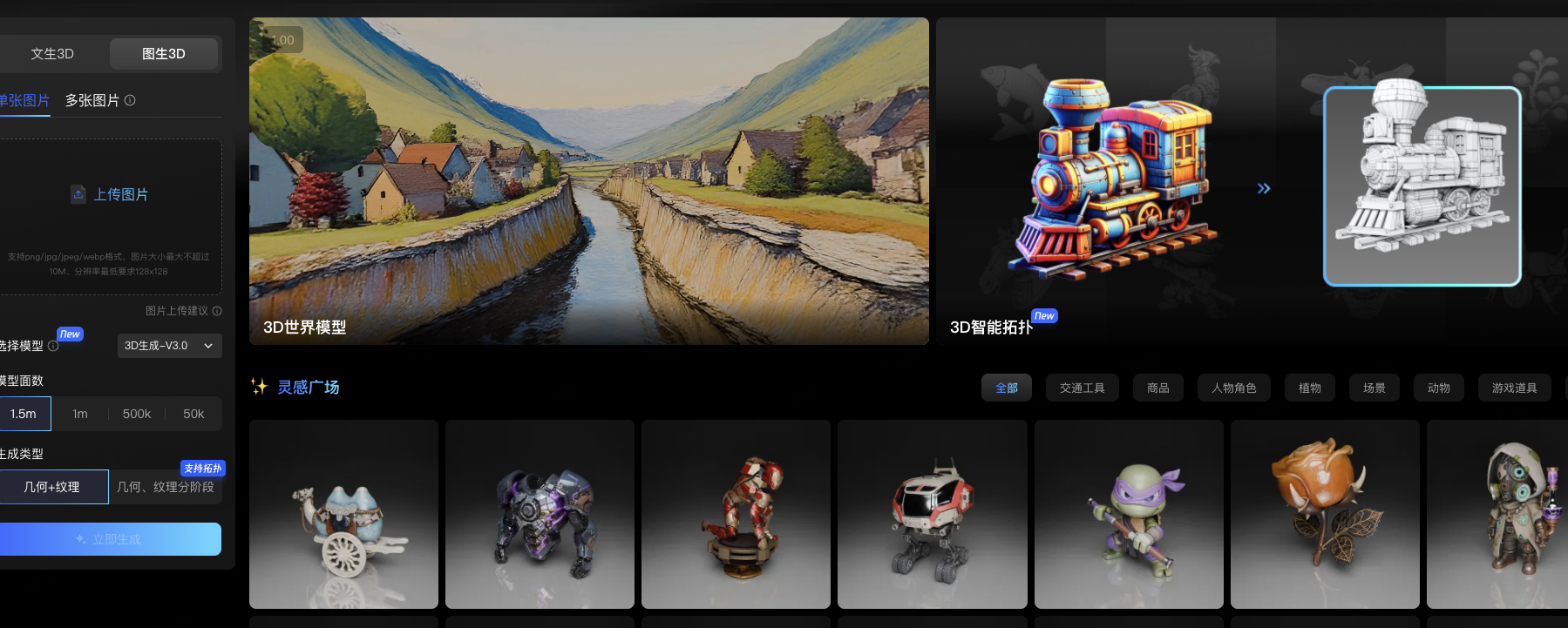This screenshot has width=1568, height=628.
Task: Select the 50k face count option
Action: tap(193, 414)
